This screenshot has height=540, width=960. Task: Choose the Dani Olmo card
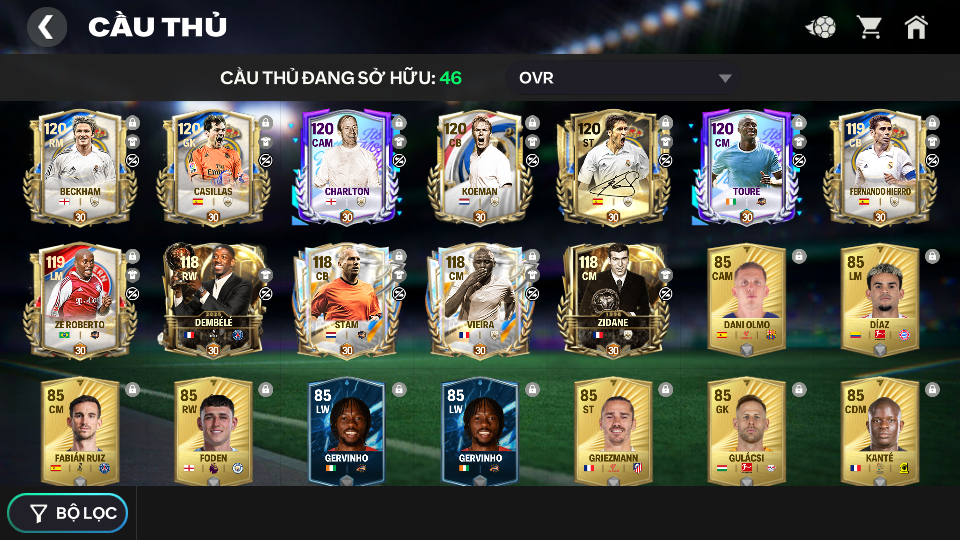[746, 298]
